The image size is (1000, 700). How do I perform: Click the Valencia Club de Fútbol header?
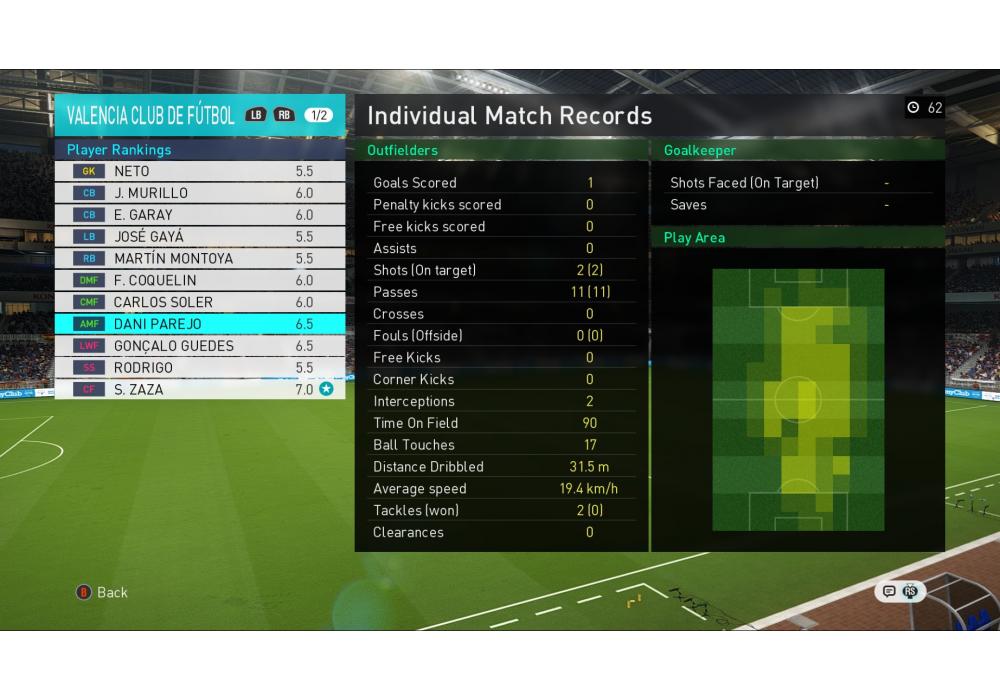[x=151, y=115]
